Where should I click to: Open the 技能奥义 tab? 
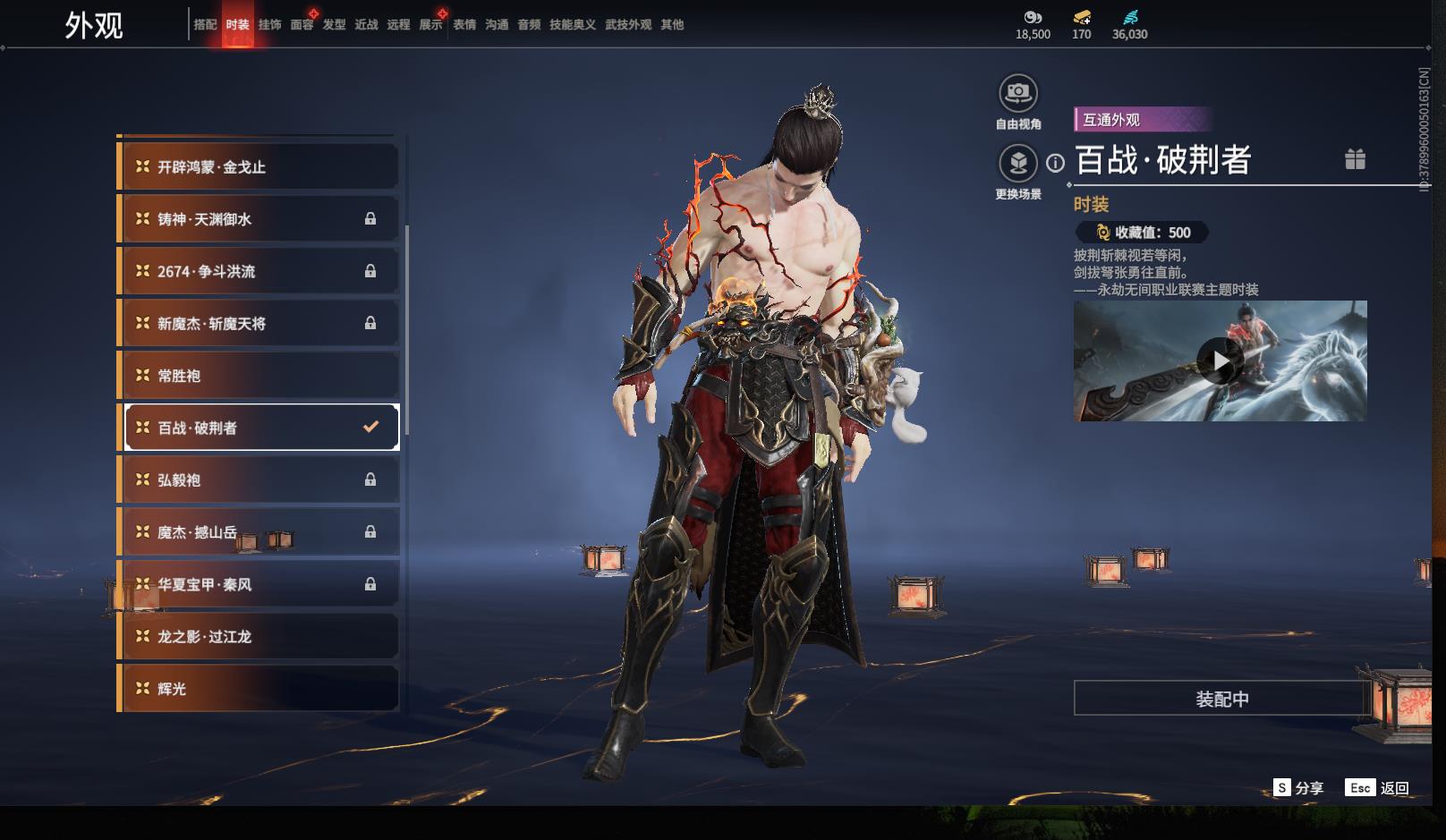[x=572, y=25]
